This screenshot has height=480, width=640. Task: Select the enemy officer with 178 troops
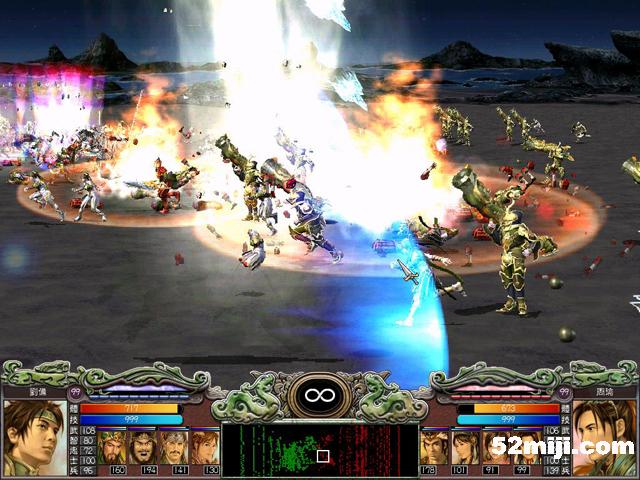coord(434,446)
